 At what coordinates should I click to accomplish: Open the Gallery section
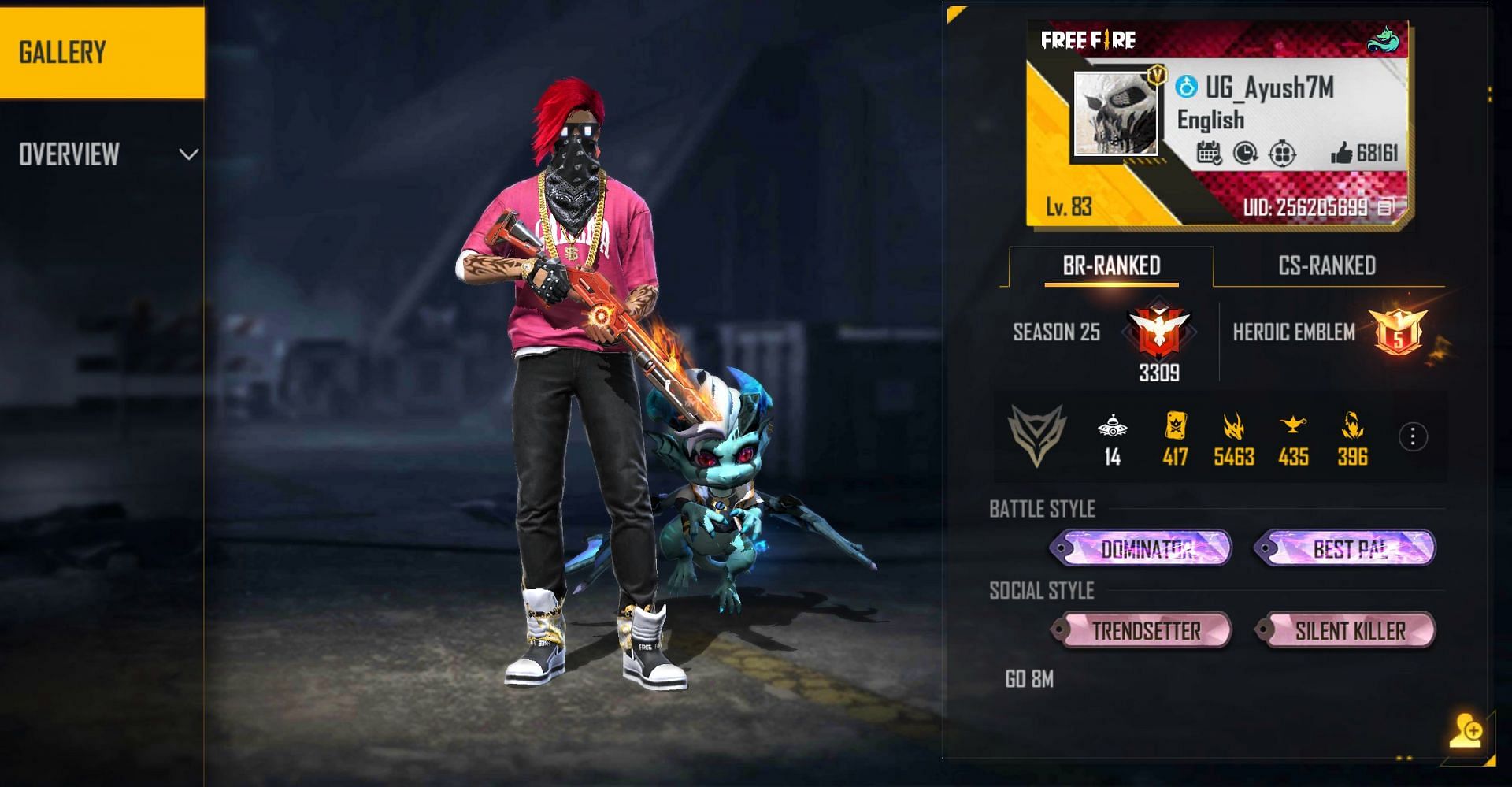102,52
